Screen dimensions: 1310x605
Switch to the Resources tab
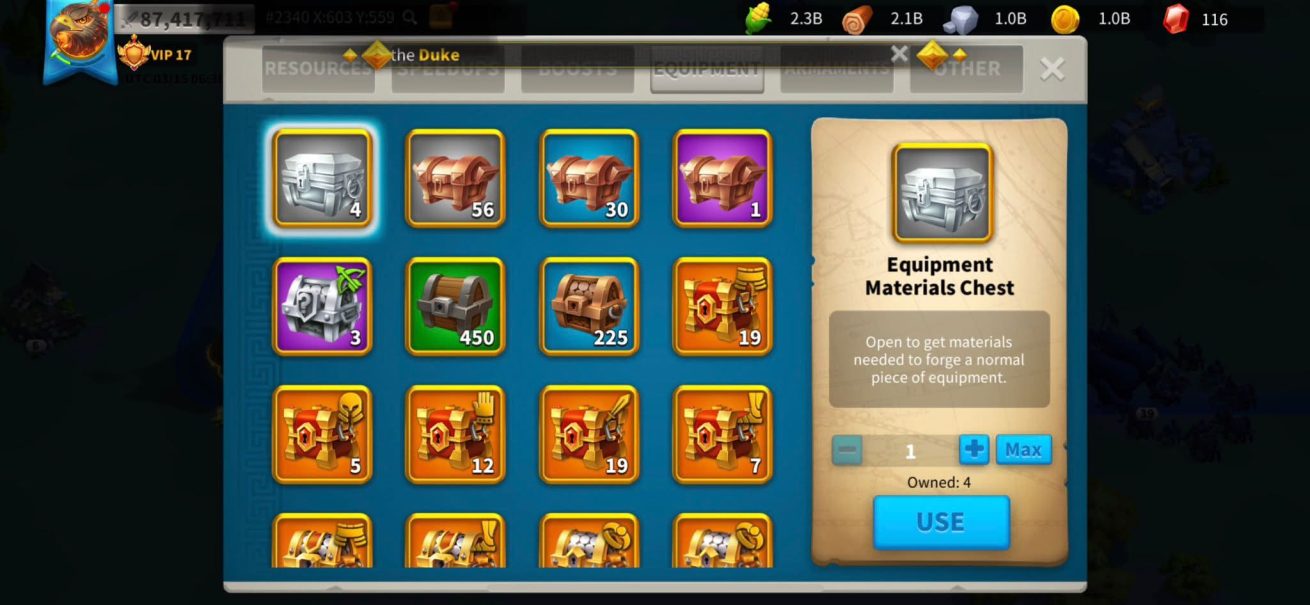tap(318, 69)
